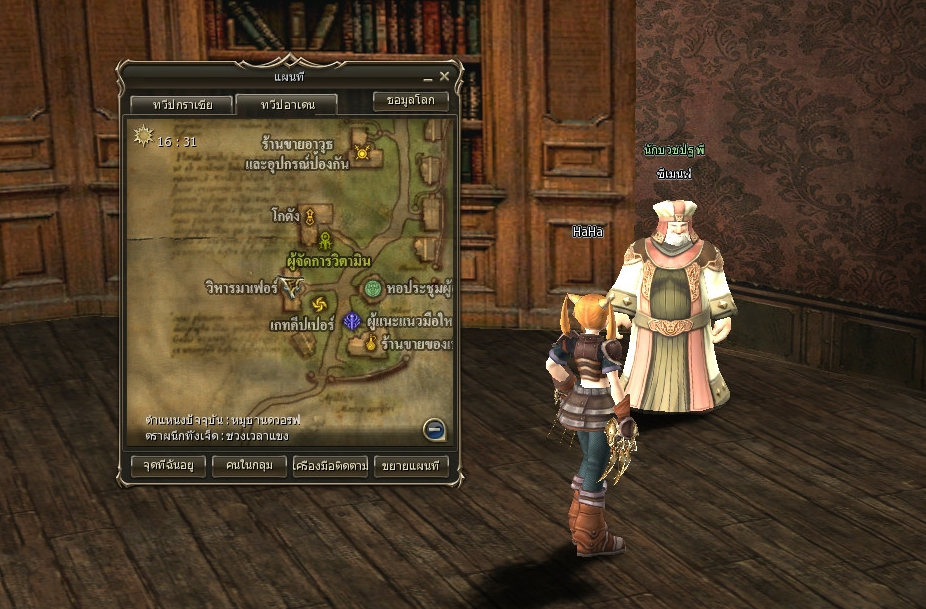Minimize the map window
Screen dimensions: 926x609
pos(427,77)
